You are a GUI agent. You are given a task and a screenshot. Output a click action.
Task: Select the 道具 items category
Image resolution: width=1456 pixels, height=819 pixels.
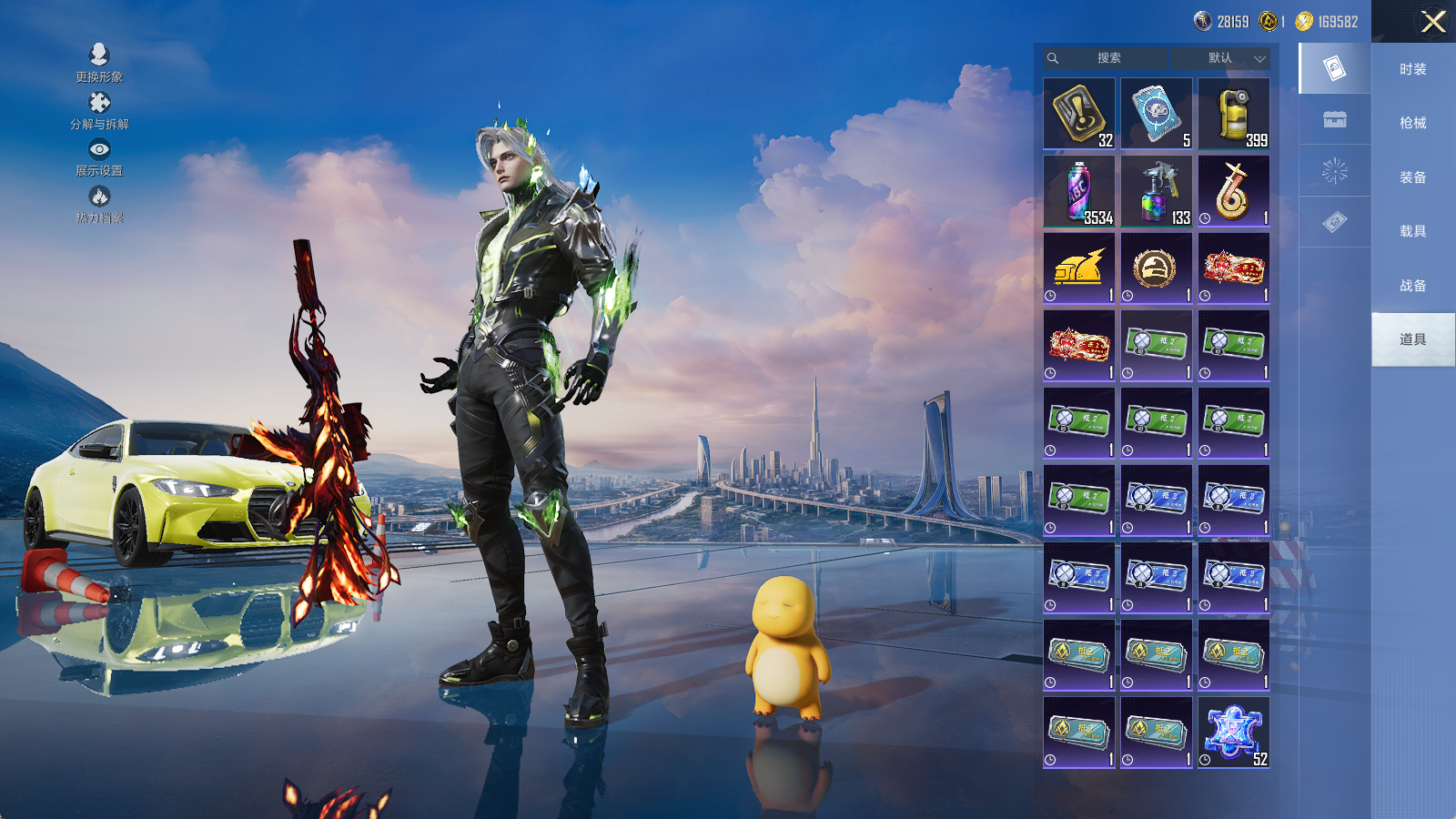click(x=1412, y=339)
